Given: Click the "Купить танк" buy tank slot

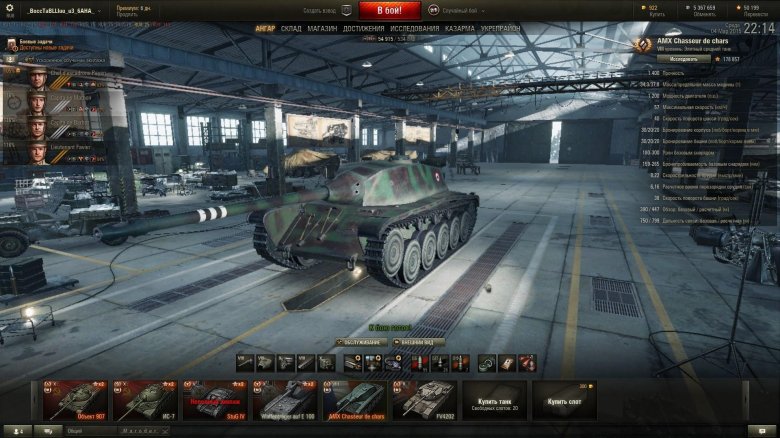Looking at the screenshot, I should (494, 399).
